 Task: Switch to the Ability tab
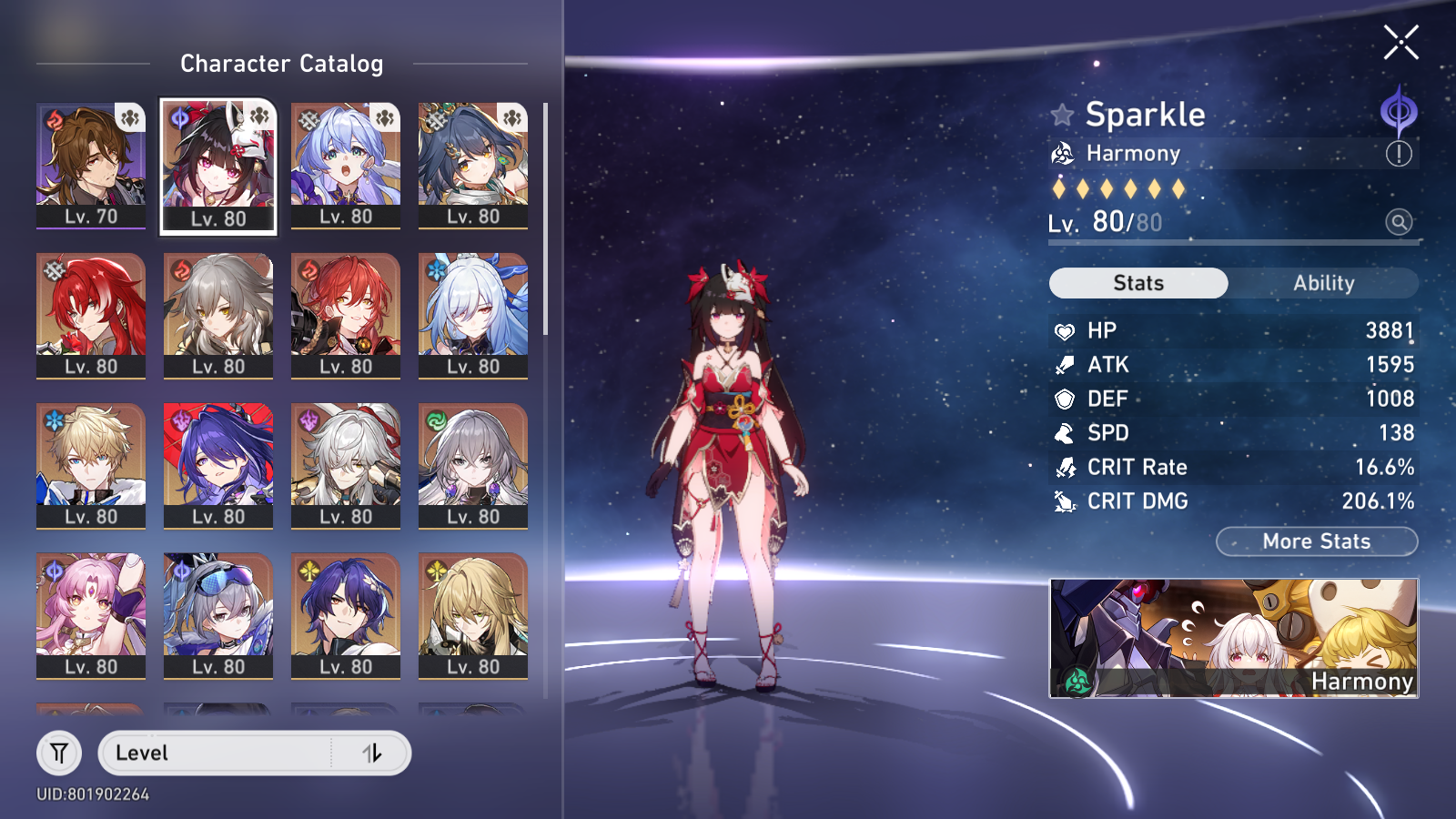point(1326,283)
